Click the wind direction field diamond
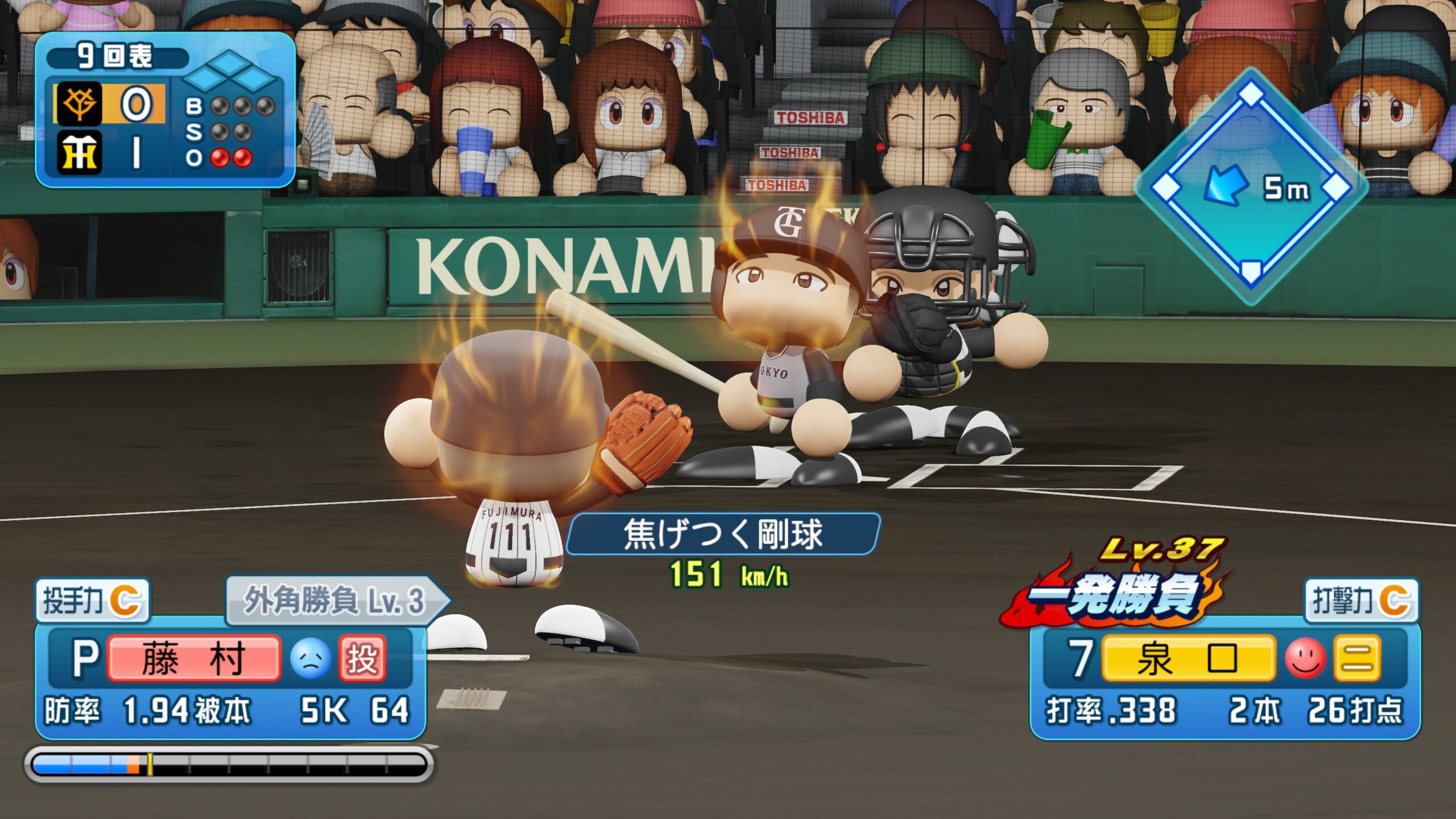 [1250, 187]
